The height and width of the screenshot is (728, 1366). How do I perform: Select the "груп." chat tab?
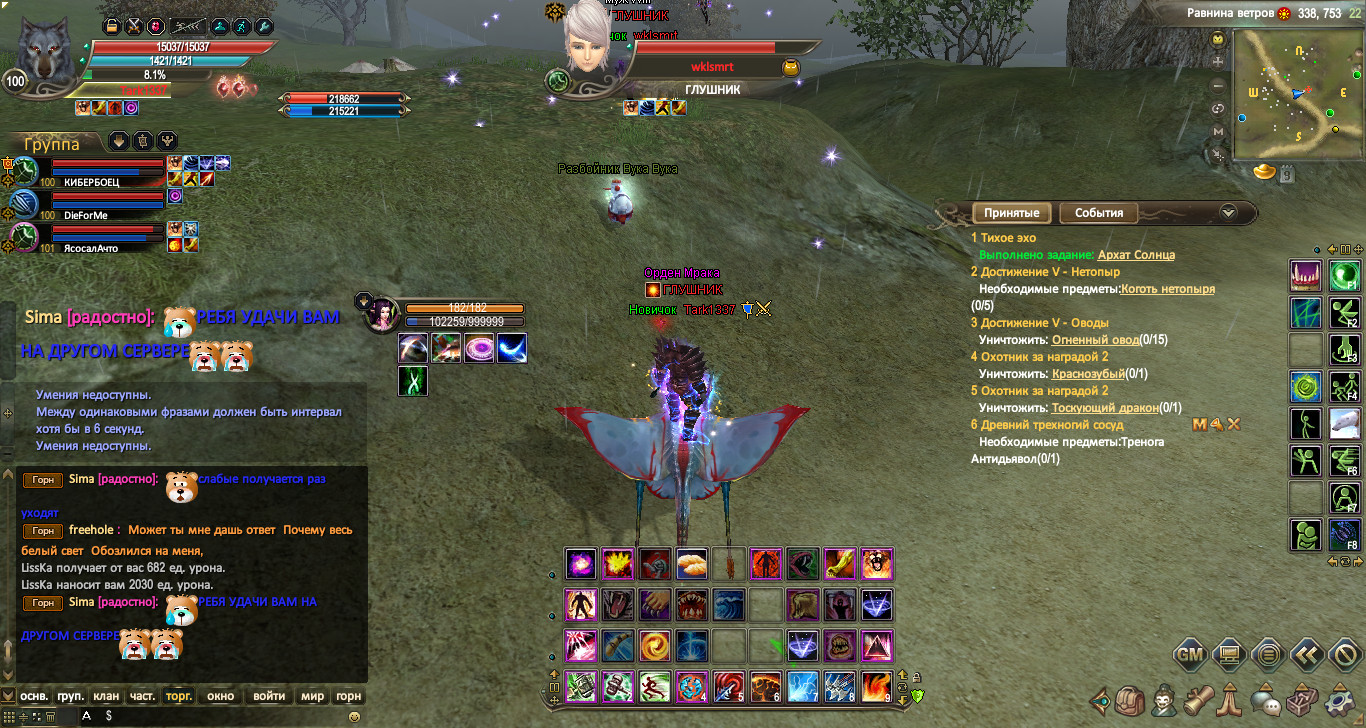click(x=70, y=696)
